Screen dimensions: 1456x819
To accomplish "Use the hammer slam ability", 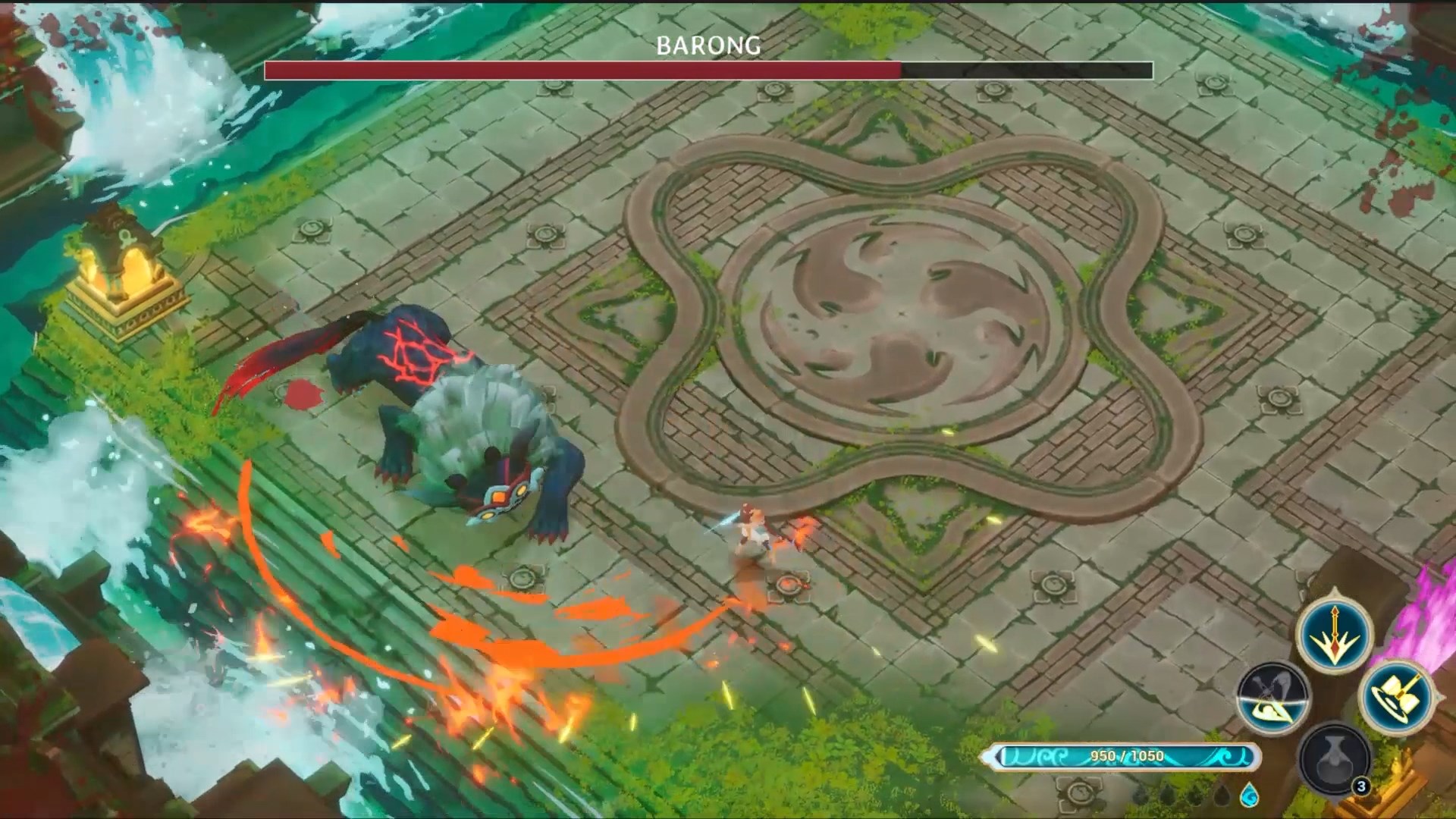I will pos(1397,696).
